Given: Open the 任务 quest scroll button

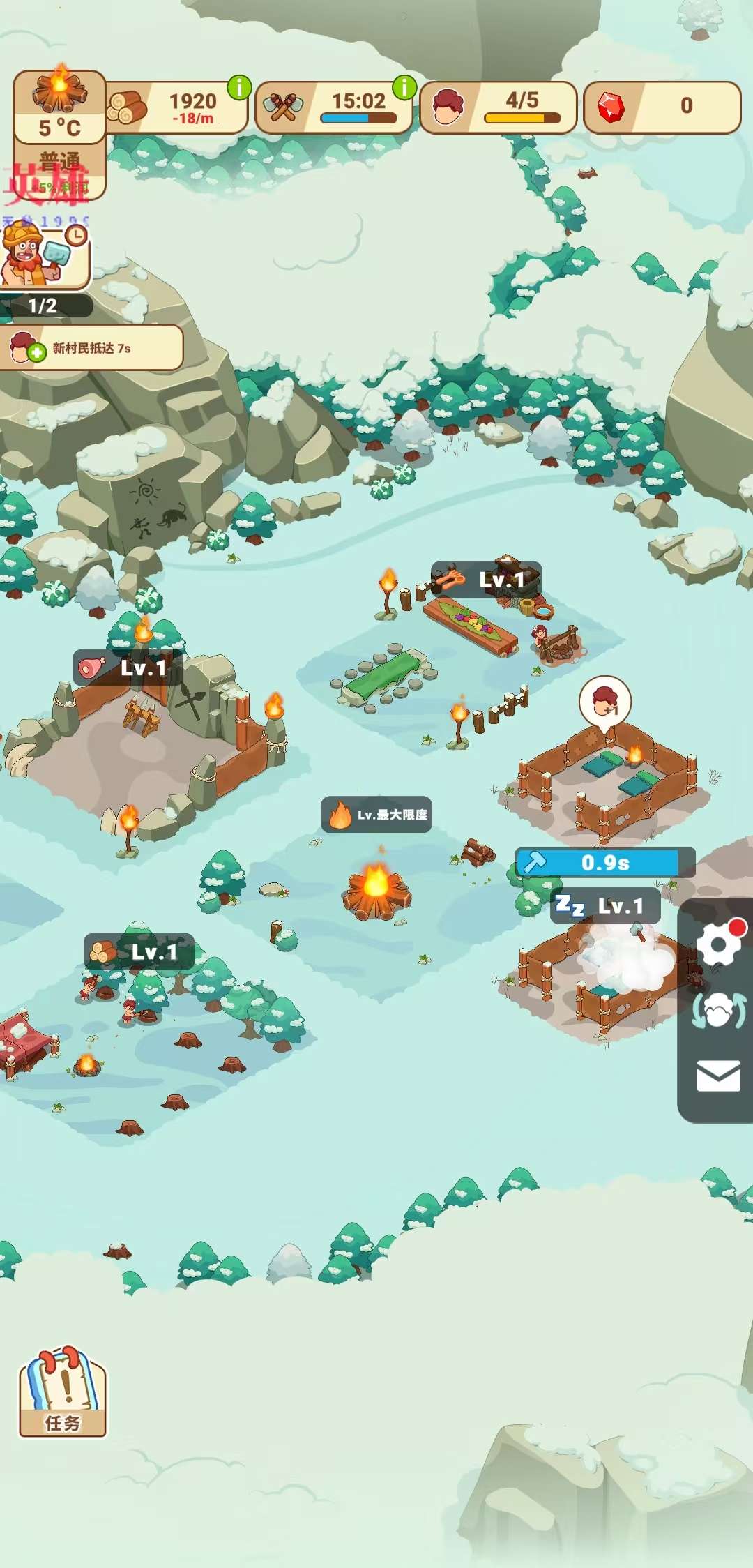Looking at the screenshot, I should (x=62, y=1392).
